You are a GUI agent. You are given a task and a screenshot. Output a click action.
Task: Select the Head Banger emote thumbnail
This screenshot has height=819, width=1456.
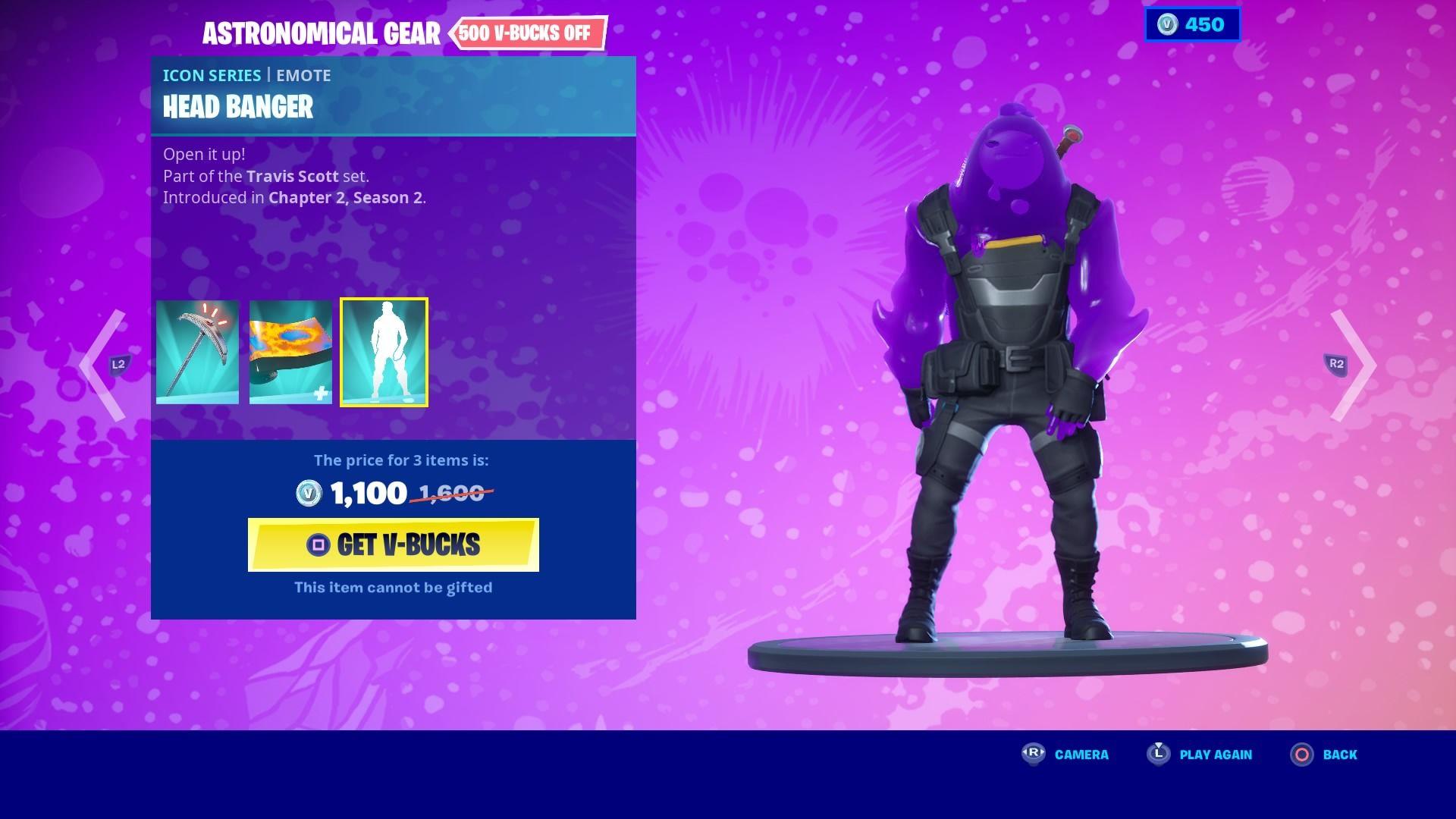pos(384,353)
